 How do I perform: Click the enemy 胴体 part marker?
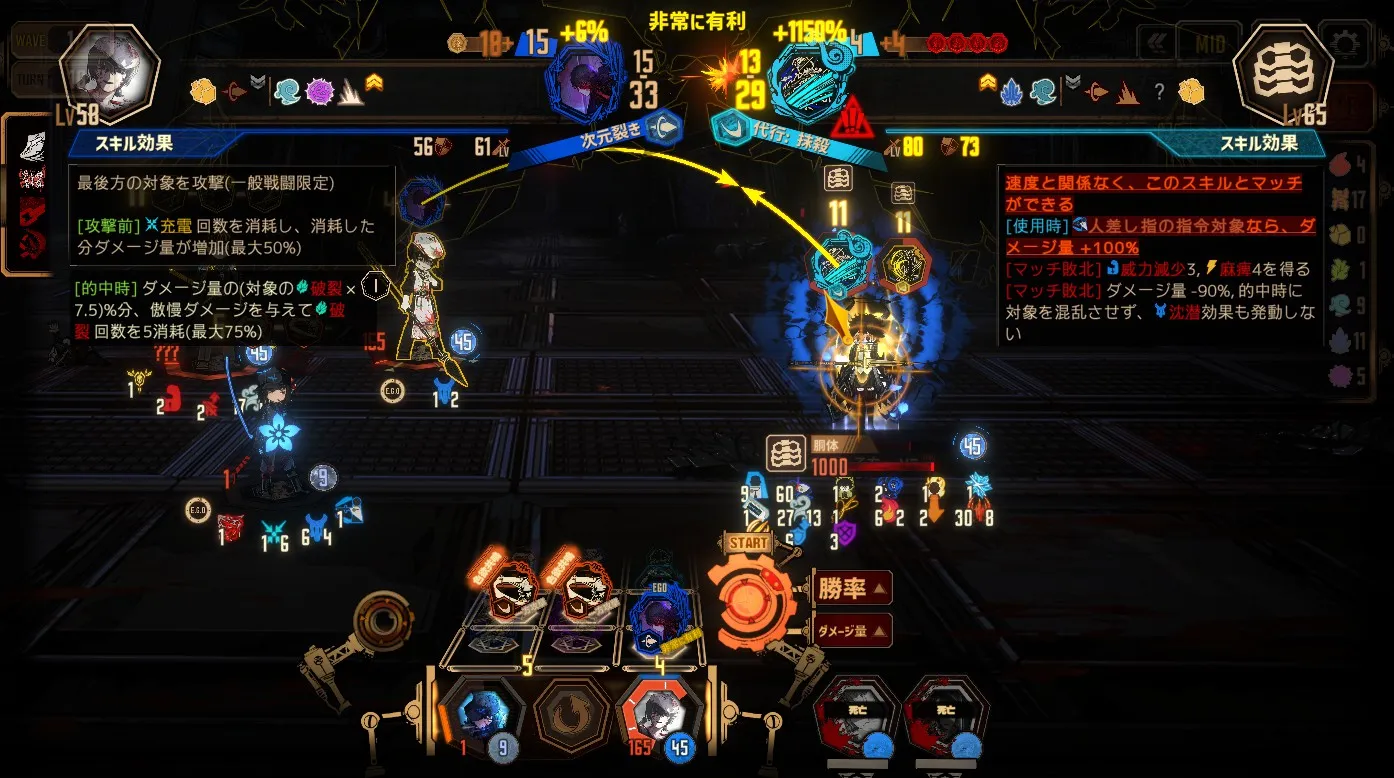coord(783,453)
